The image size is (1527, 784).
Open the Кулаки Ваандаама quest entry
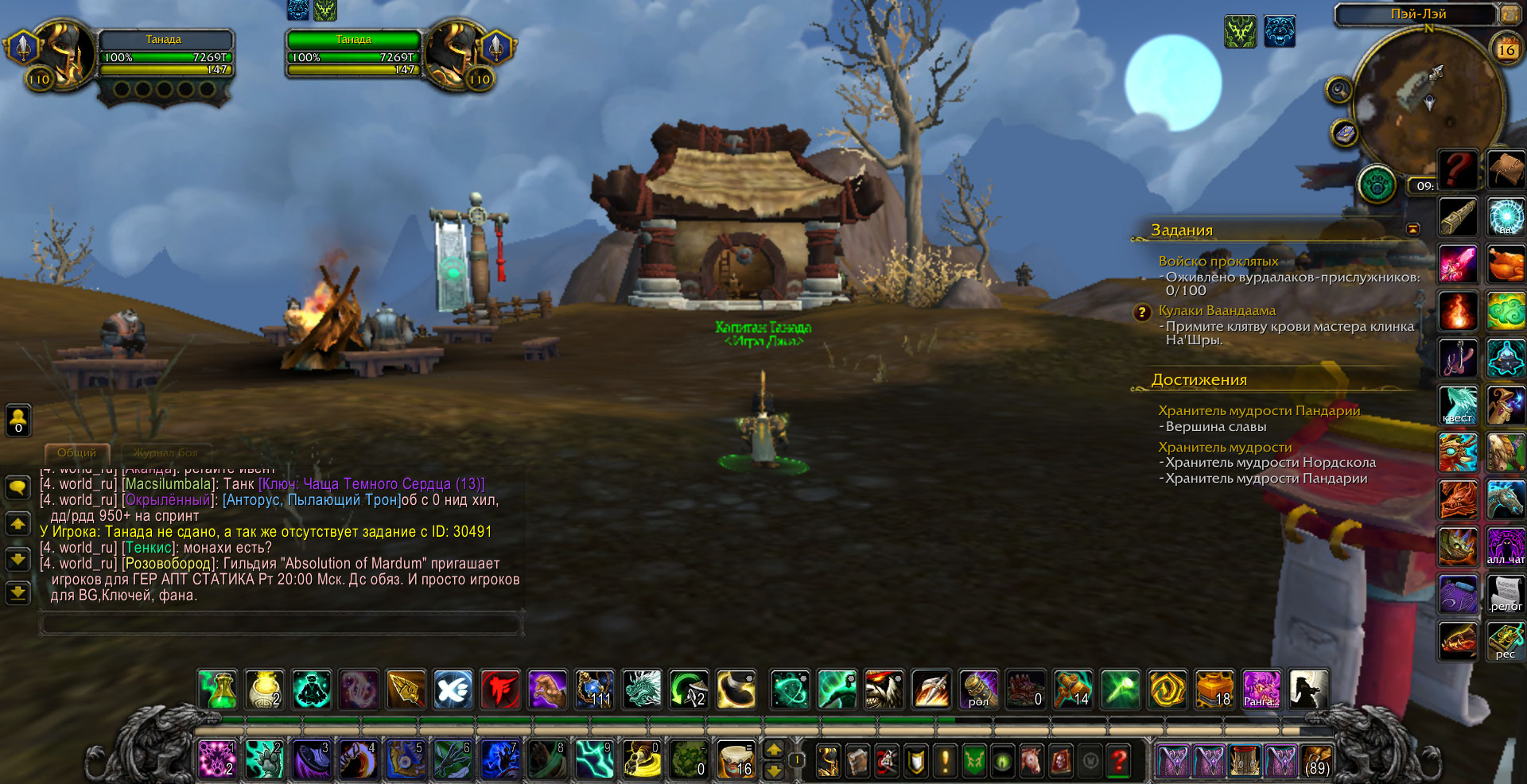click(1216, 310)
